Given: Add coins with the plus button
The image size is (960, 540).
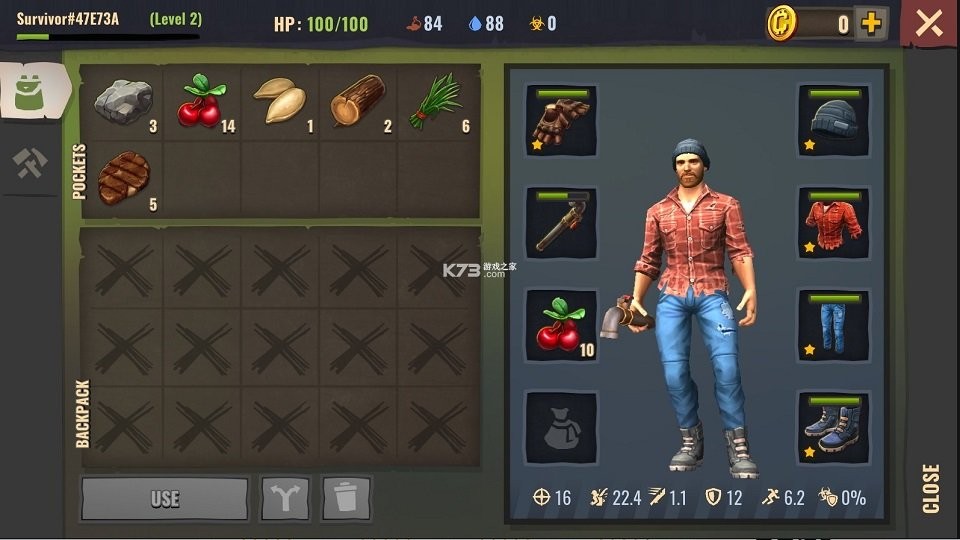Looking at the screenshot, I should pyautogui.click(x=872, y=24).
